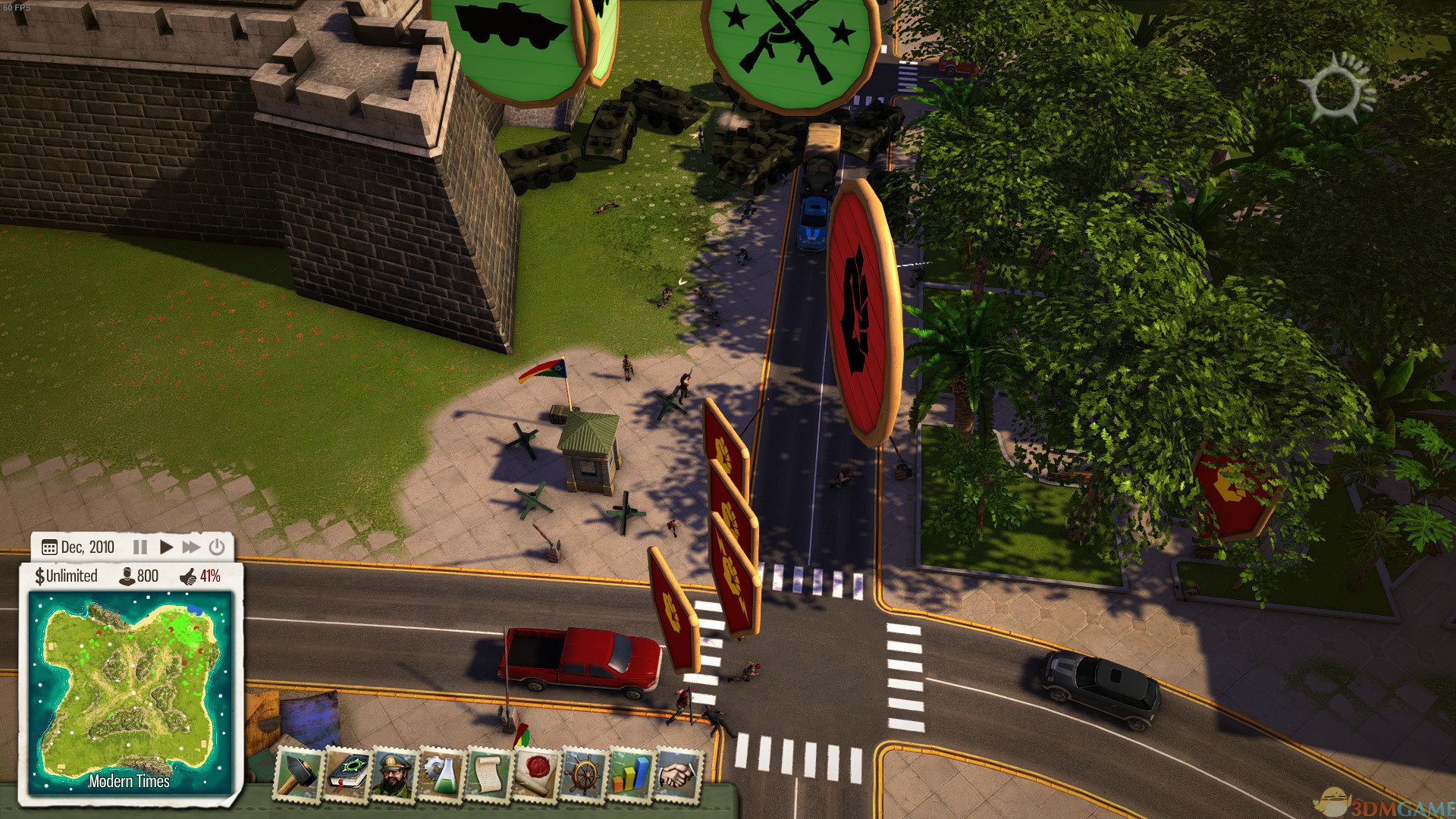Image resolution: width=1456 pixels, height=819 pixels.
Task: Open the parchment scroll stamp
Action: (x=489, y=773)
